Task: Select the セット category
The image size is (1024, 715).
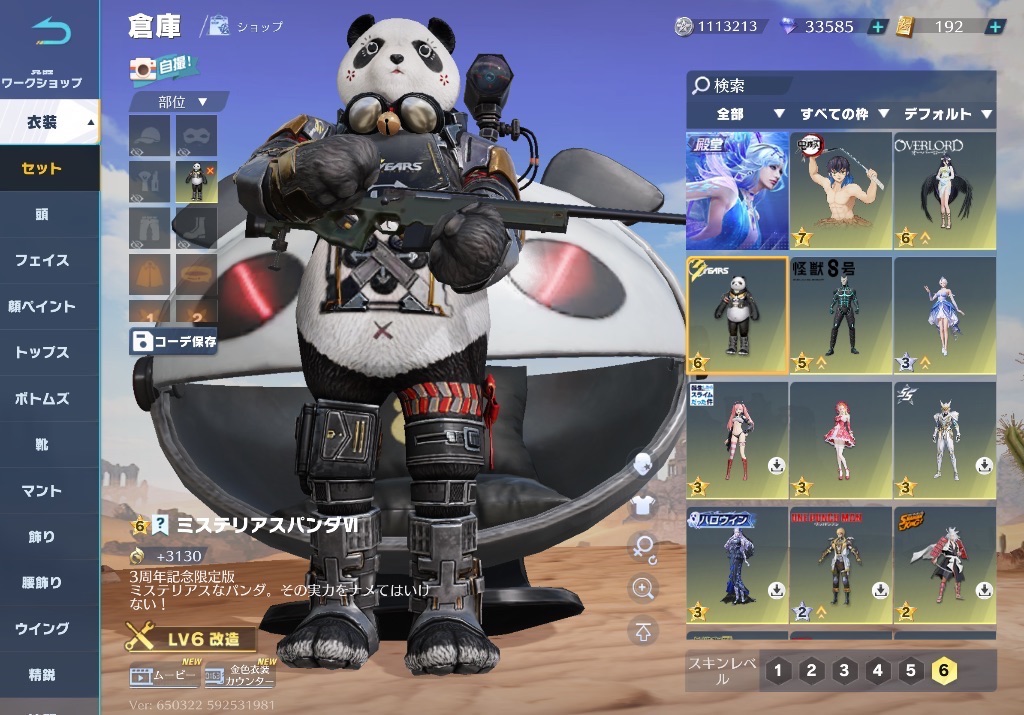Action: pos(42,169)
